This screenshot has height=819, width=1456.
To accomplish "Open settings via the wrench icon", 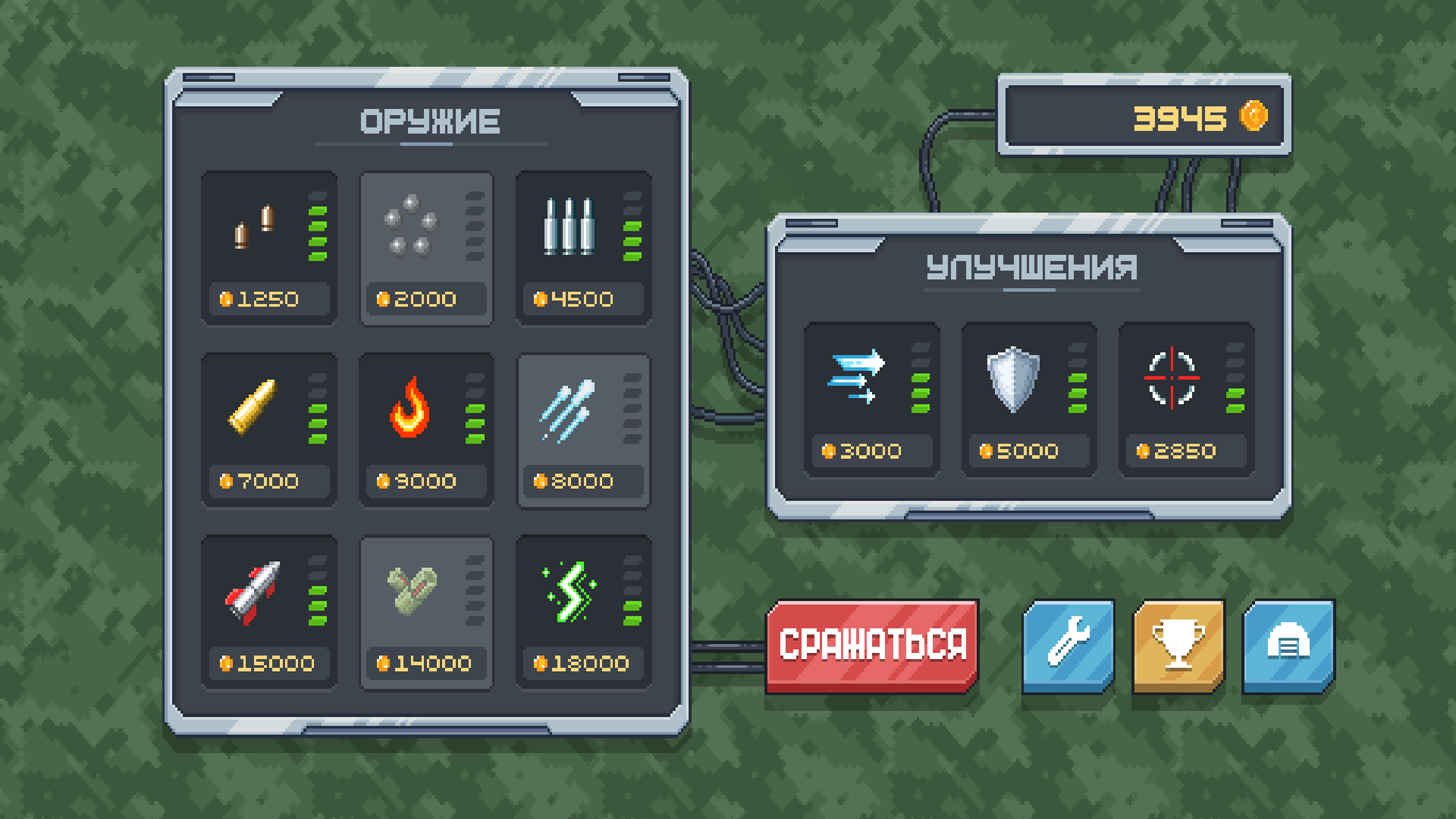I will tap(1069, 645).
